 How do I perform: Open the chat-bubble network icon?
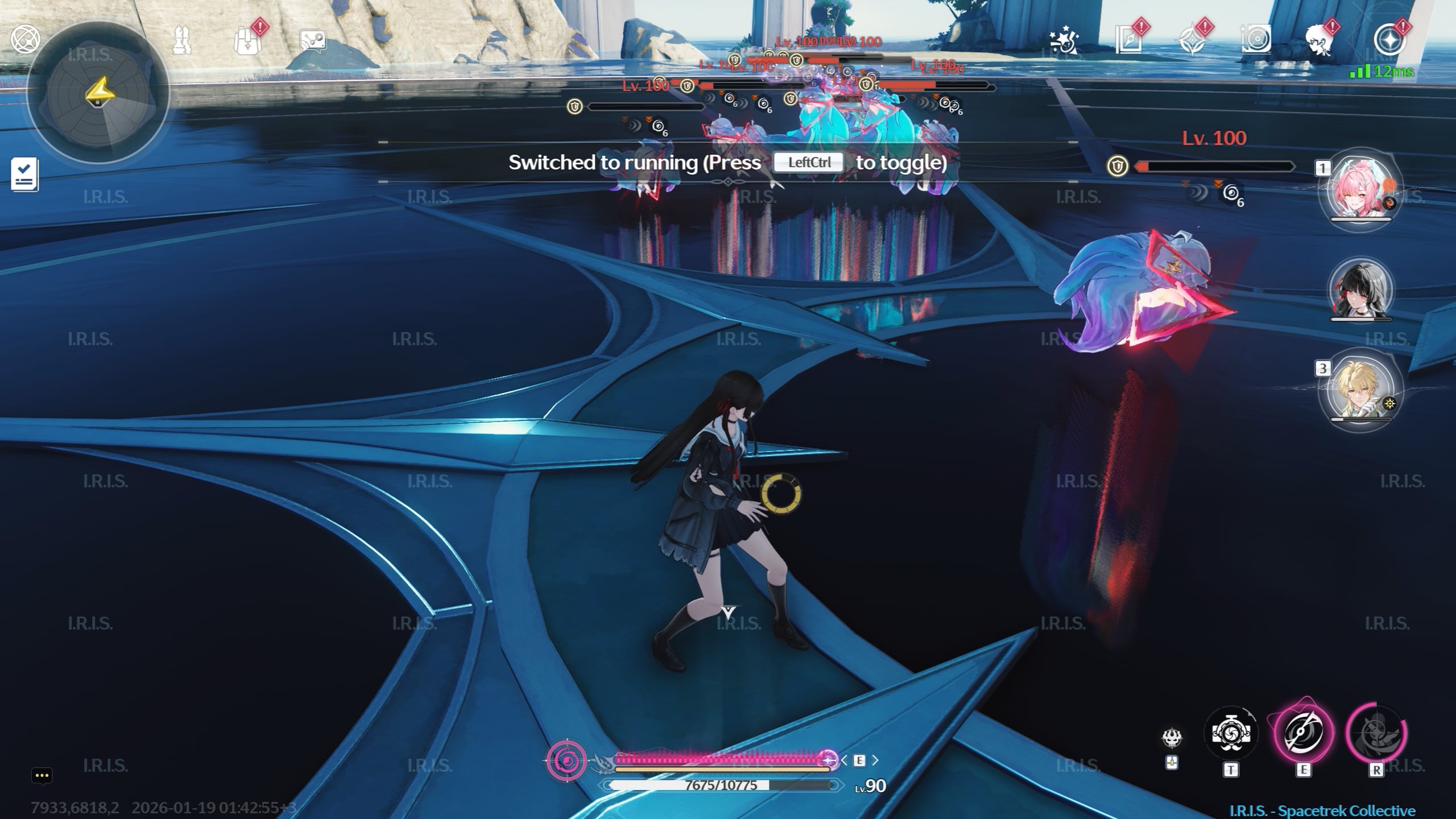pyautogui.click(x=313, y=41)
